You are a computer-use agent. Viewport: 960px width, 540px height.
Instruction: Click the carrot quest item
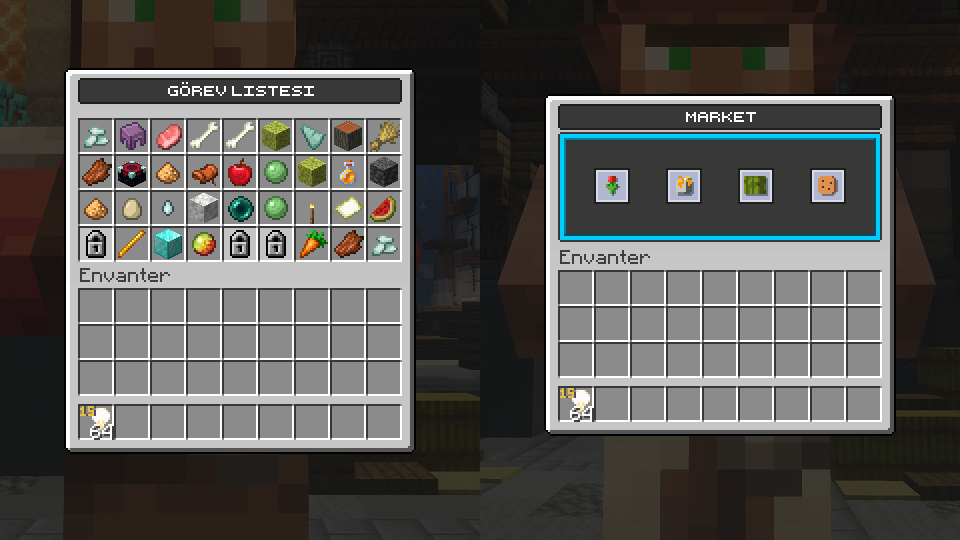[312, 244]
